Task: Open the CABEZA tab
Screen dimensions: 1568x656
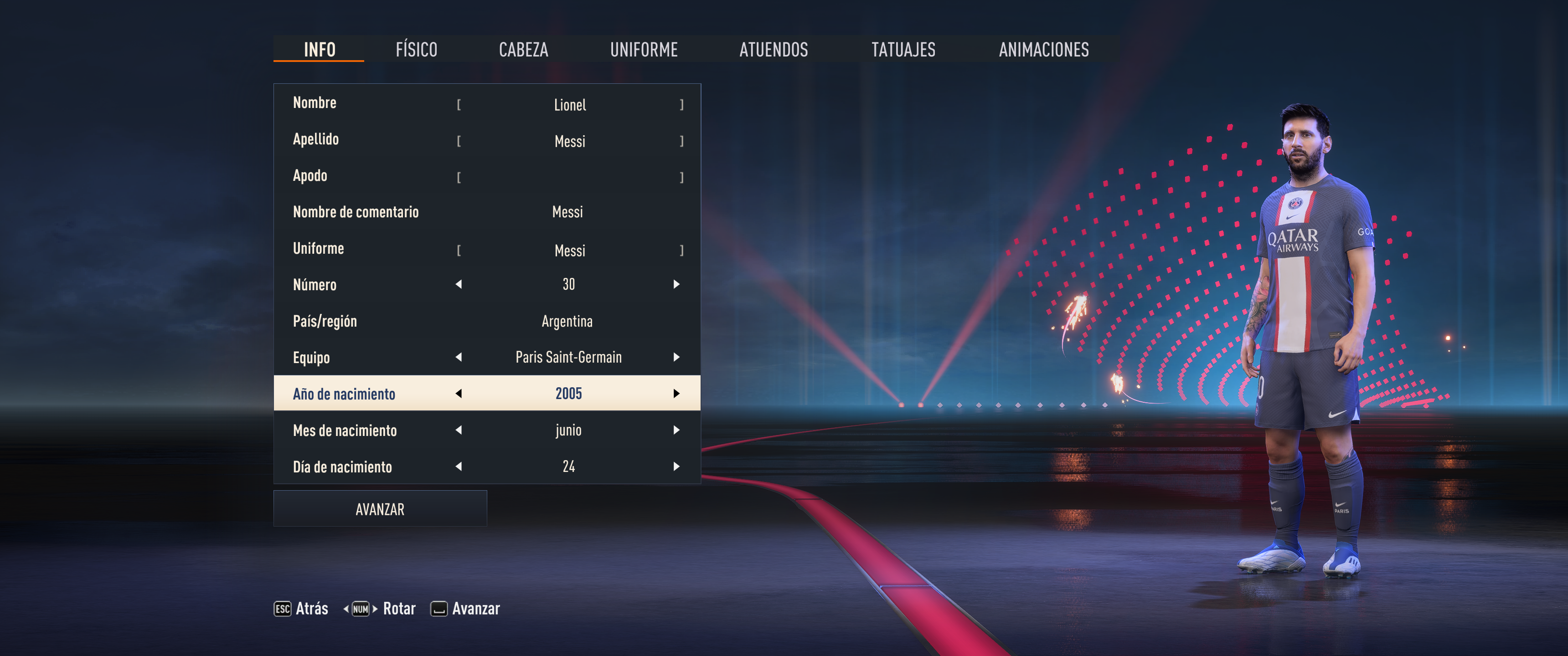Action: [523, 49]
